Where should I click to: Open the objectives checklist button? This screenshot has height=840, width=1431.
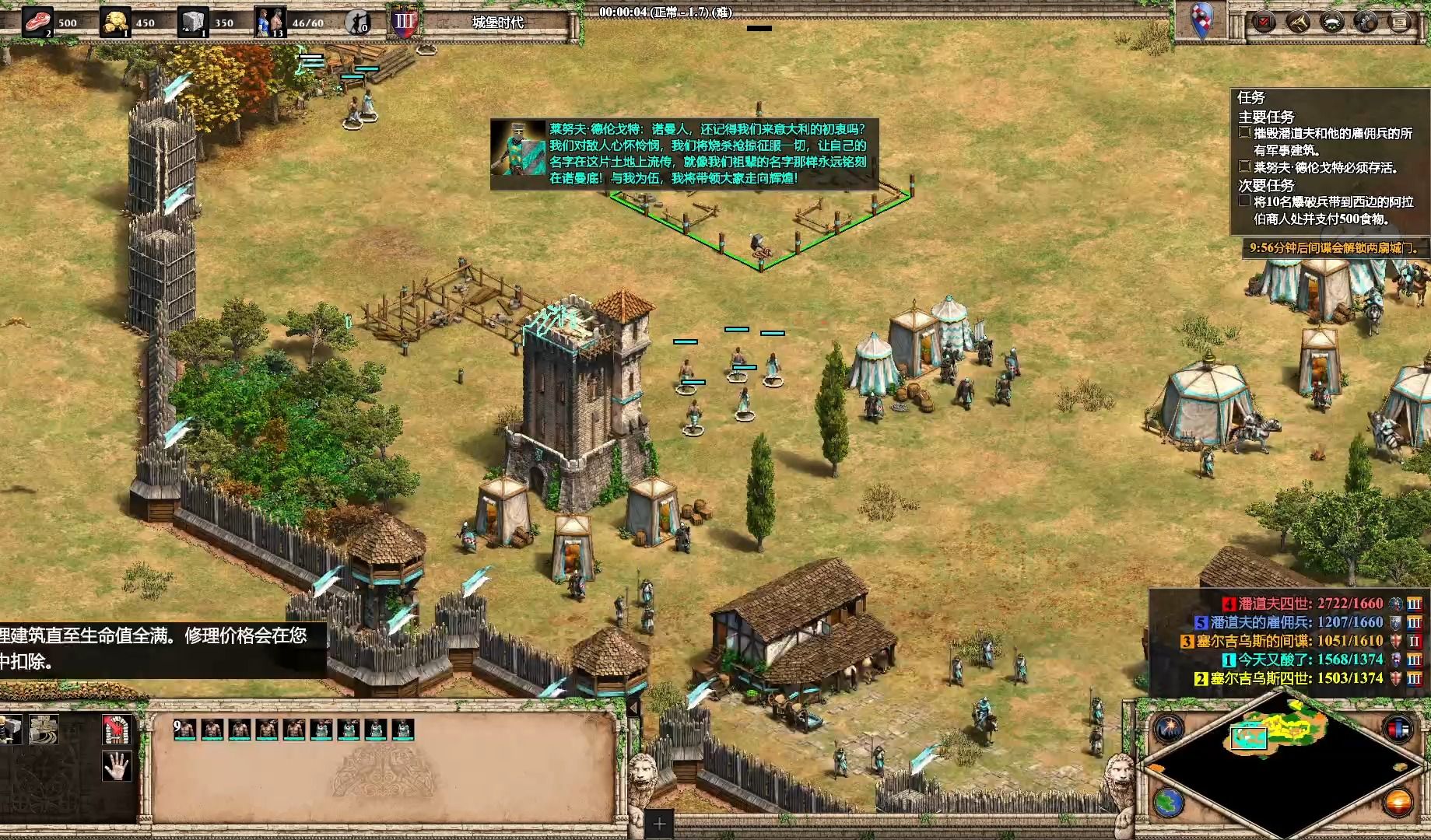pos(1263,22)
